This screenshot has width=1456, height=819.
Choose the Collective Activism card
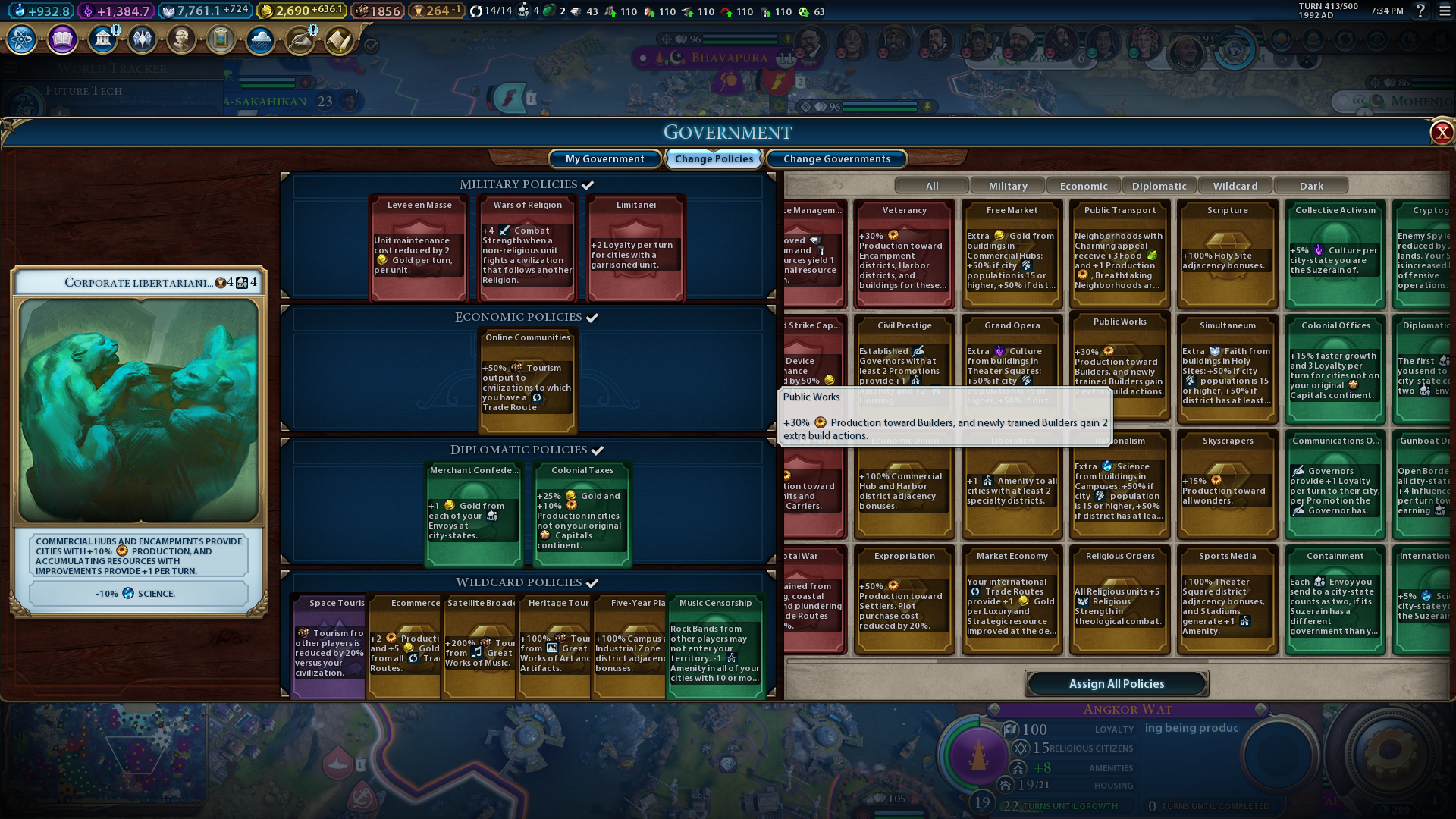[x=1335, y=253]
